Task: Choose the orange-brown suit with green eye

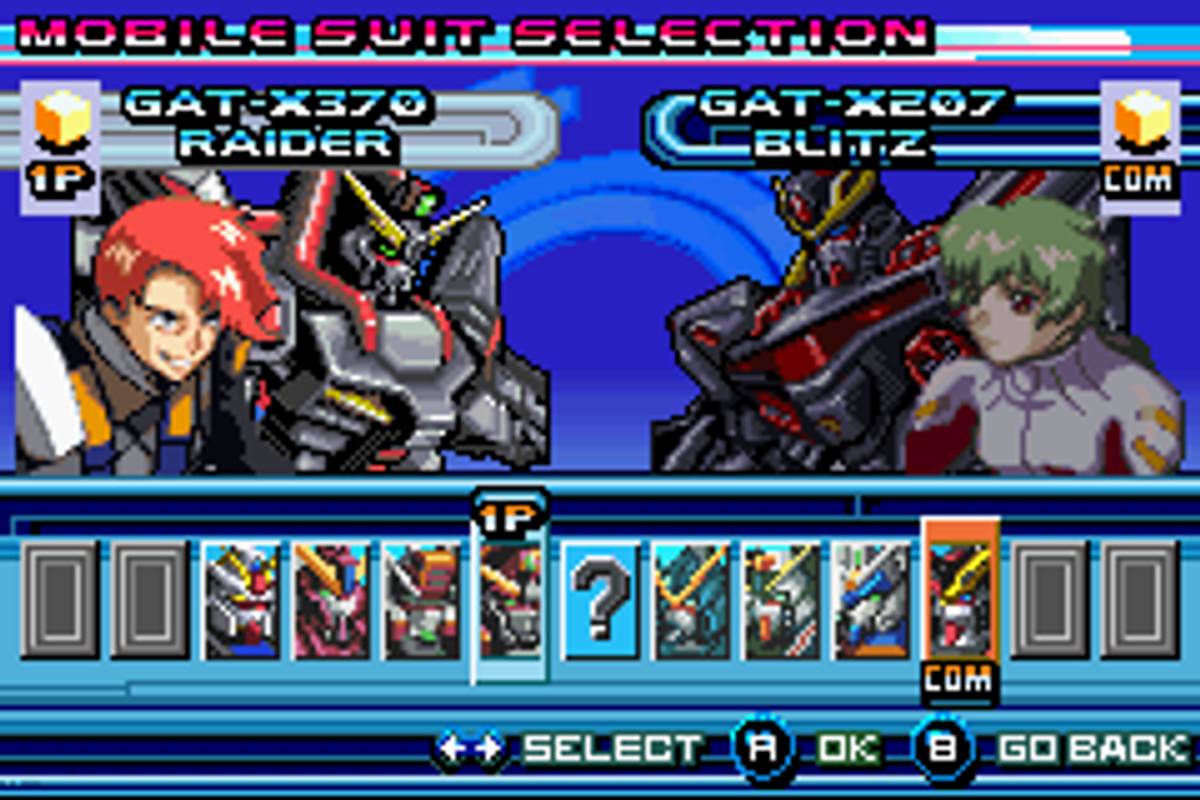Action: [421, 600]
